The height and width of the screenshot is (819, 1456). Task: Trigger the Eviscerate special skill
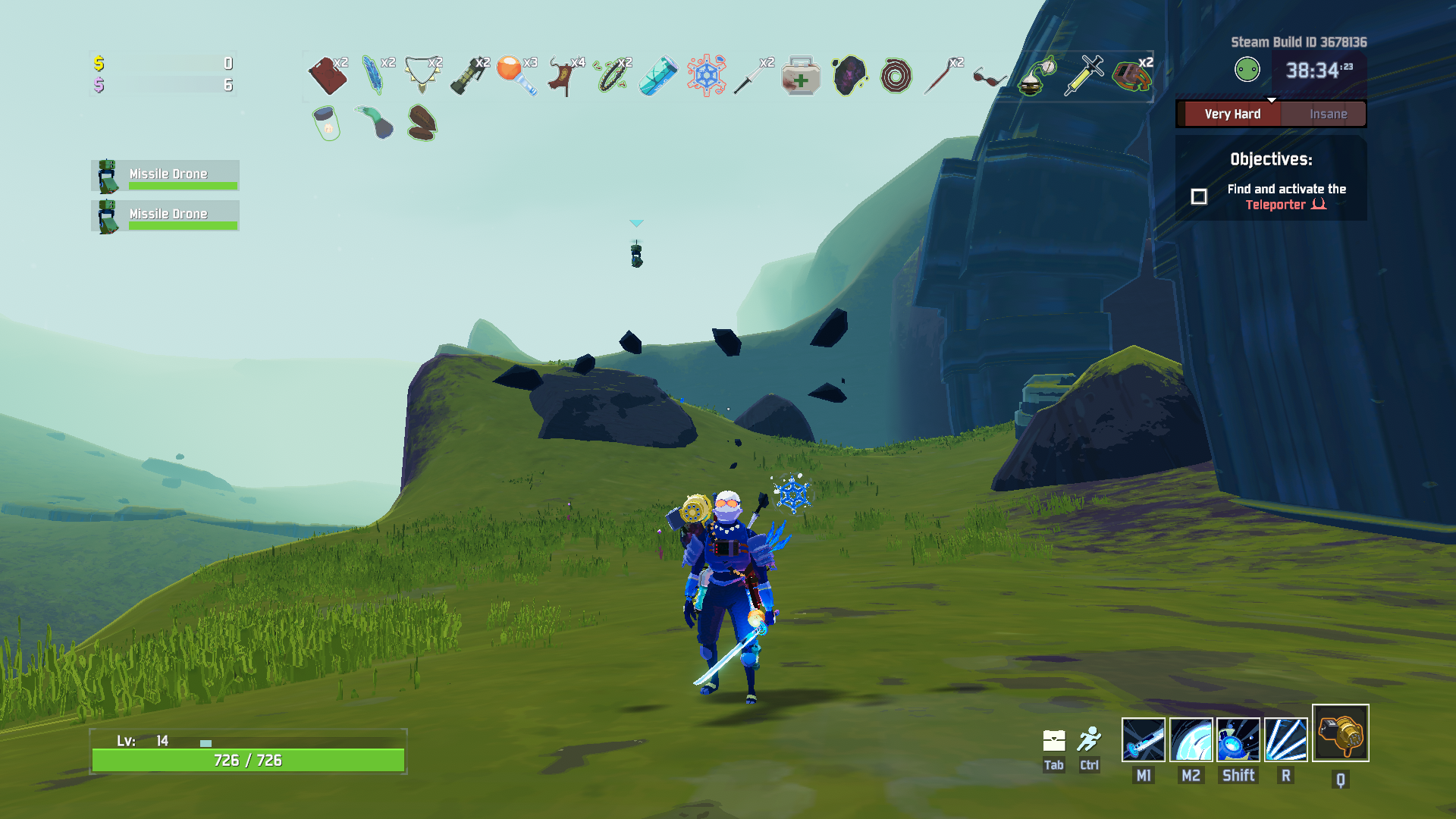click(1285, 739)
